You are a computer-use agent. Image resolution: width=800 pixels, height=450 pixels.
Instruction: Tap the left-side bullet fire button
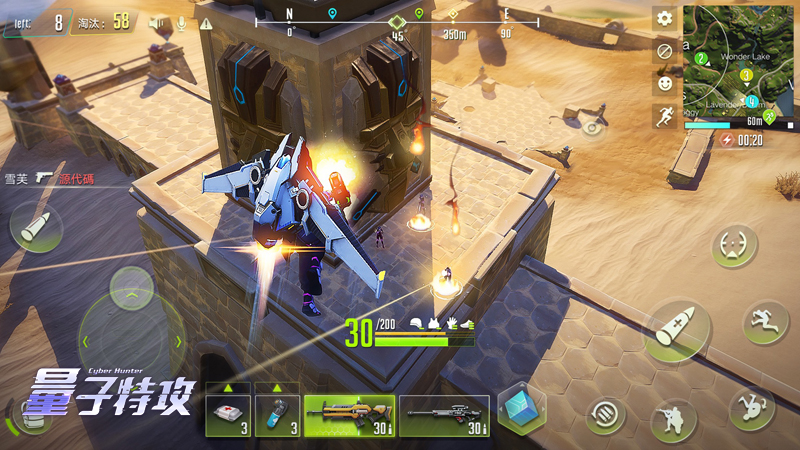35,226
